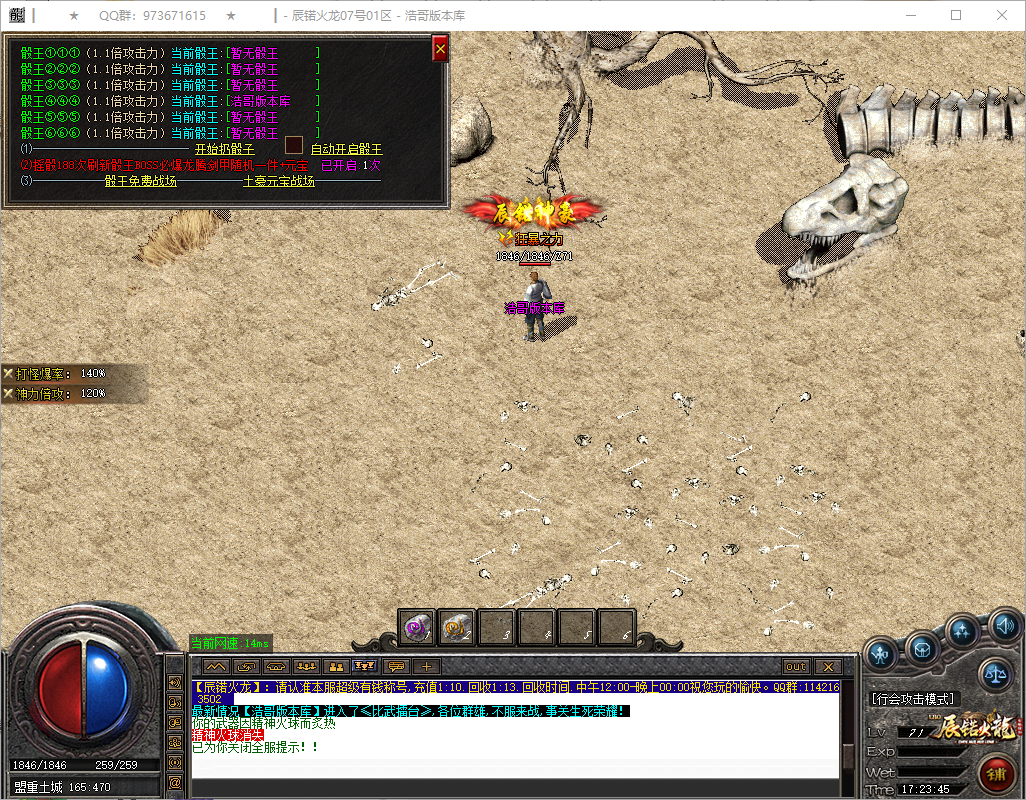Open the balance scales trade icon
This screenshot has width=1026, height=800.
[995, 675]
